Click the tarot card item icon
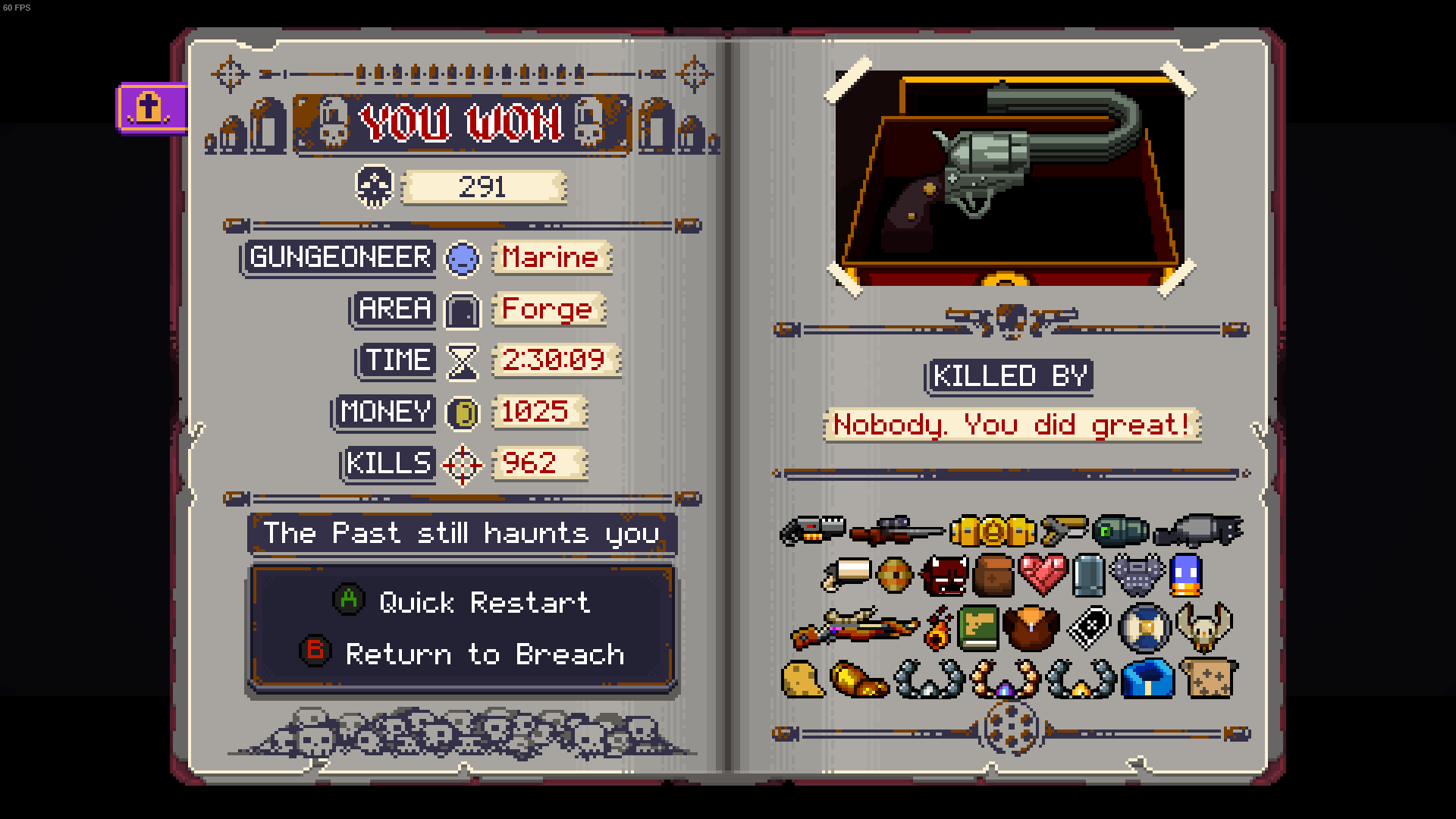Screen dimensions: 1456x819 coord(1092,628)
